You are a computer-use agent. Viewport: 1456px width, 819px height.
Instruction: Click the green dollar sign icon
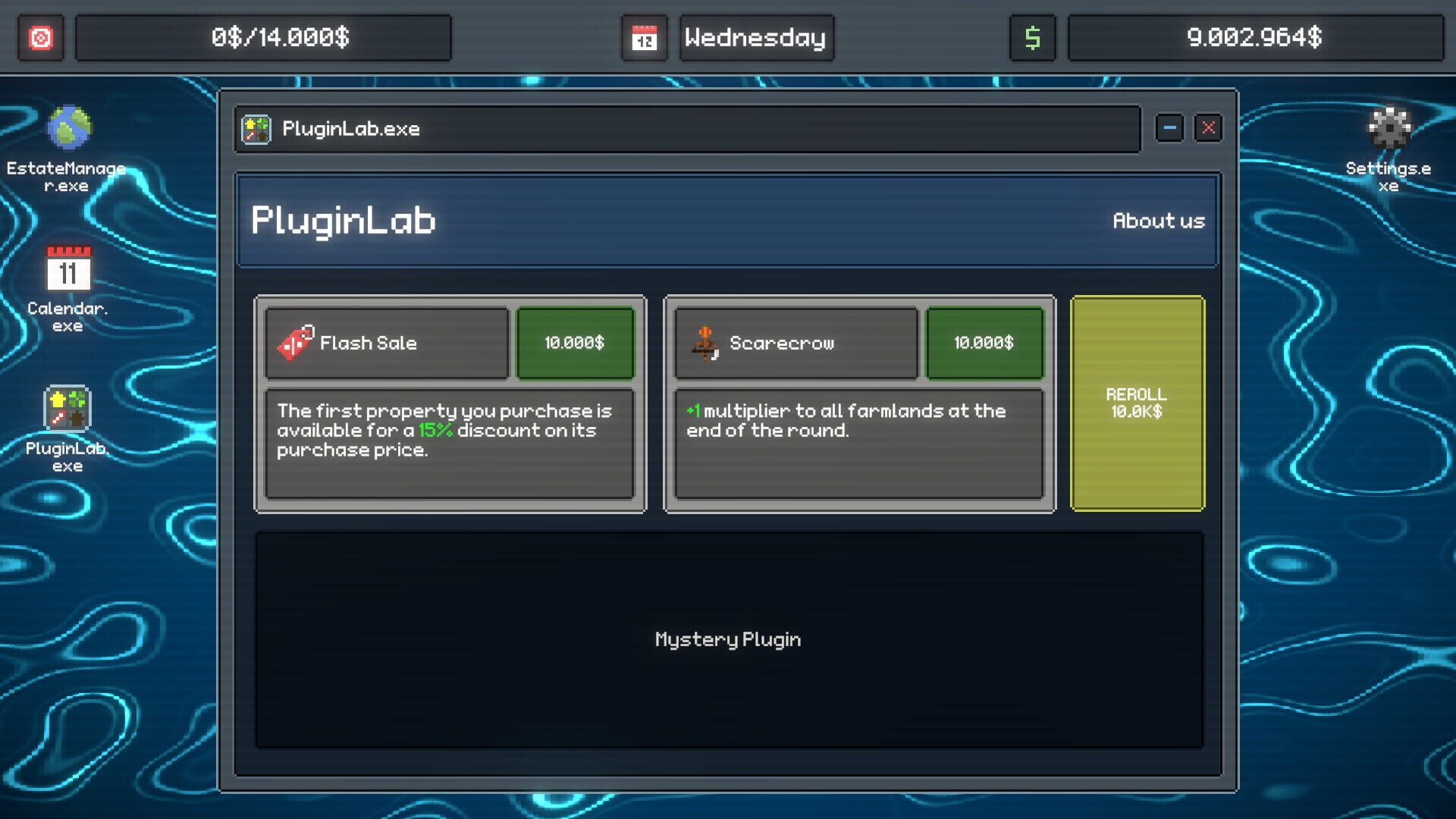pos(1032,37)
